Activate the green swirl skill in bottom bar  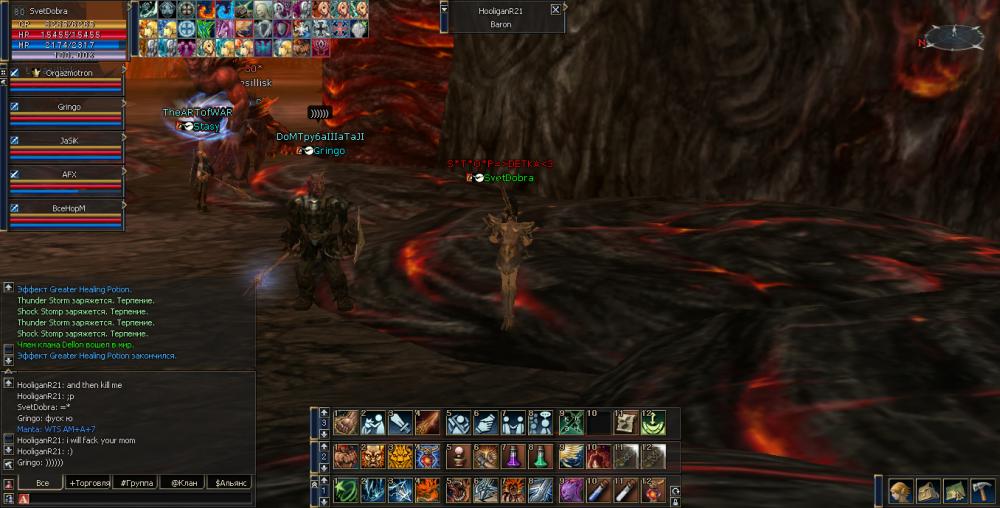click(x=345, y=490)
